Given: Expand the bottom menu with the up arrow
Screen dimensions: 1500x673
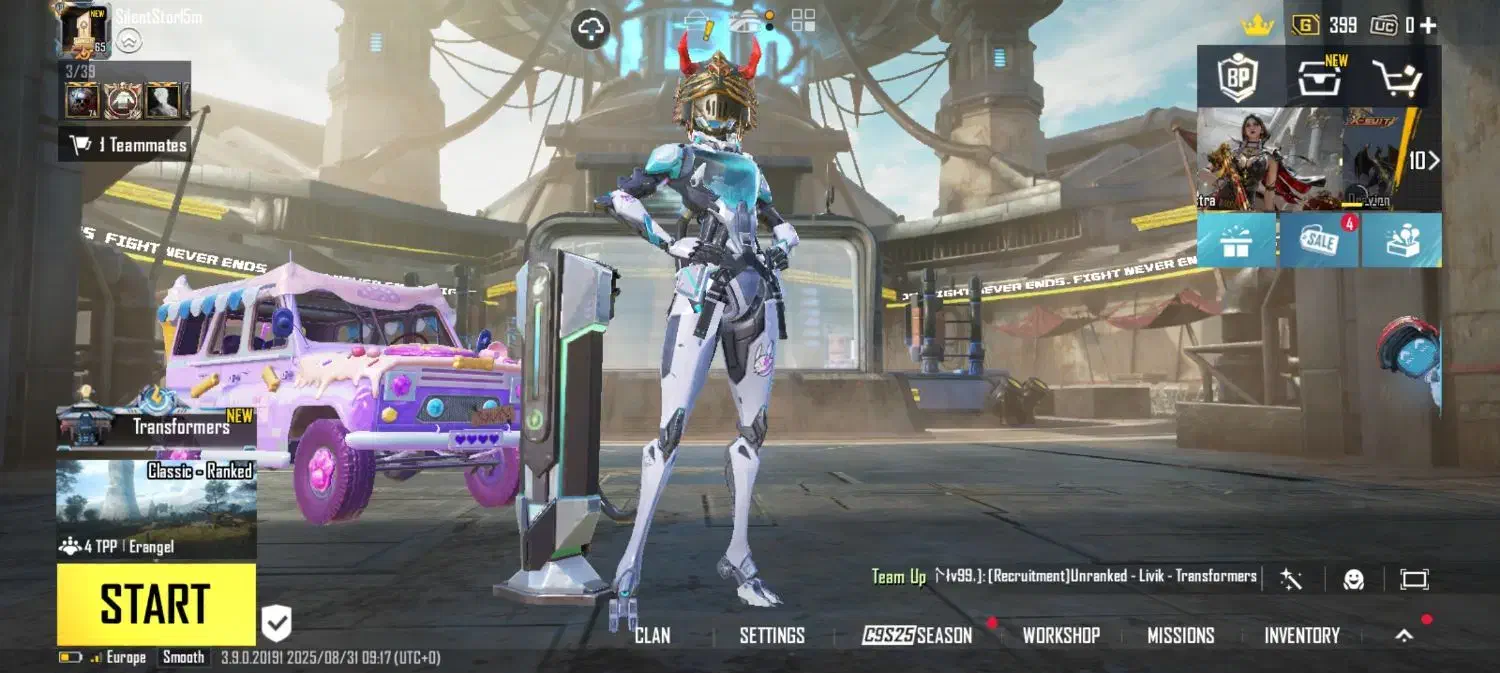Looking at the screenshot, I should point(1404,635).
